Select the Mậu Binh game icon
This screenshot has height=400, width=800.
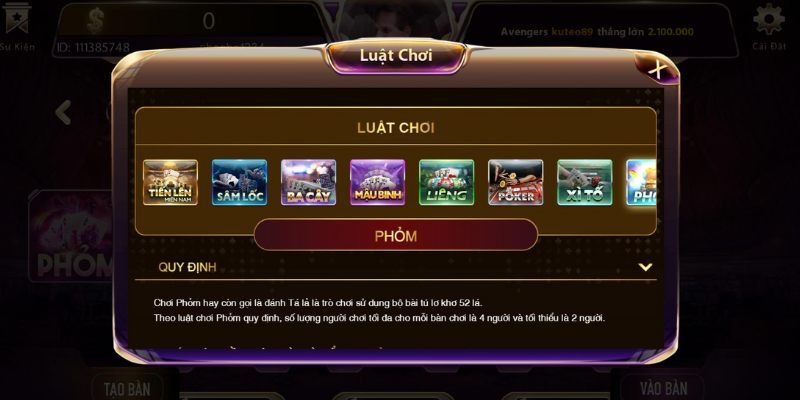[377, 182]
